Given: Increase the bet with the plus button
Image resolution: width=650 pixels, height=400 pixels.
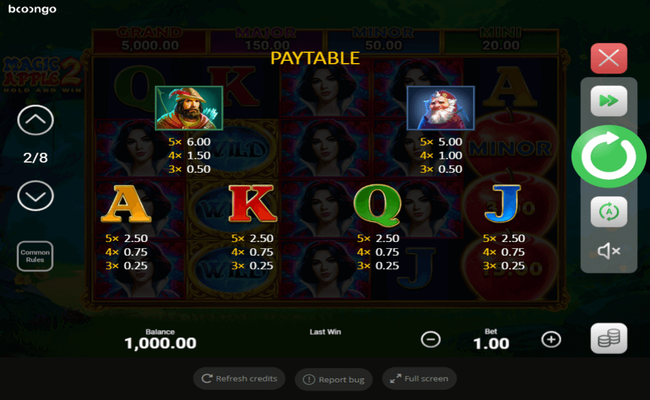Looking at the screenshot, I should (x=551, y=339).
